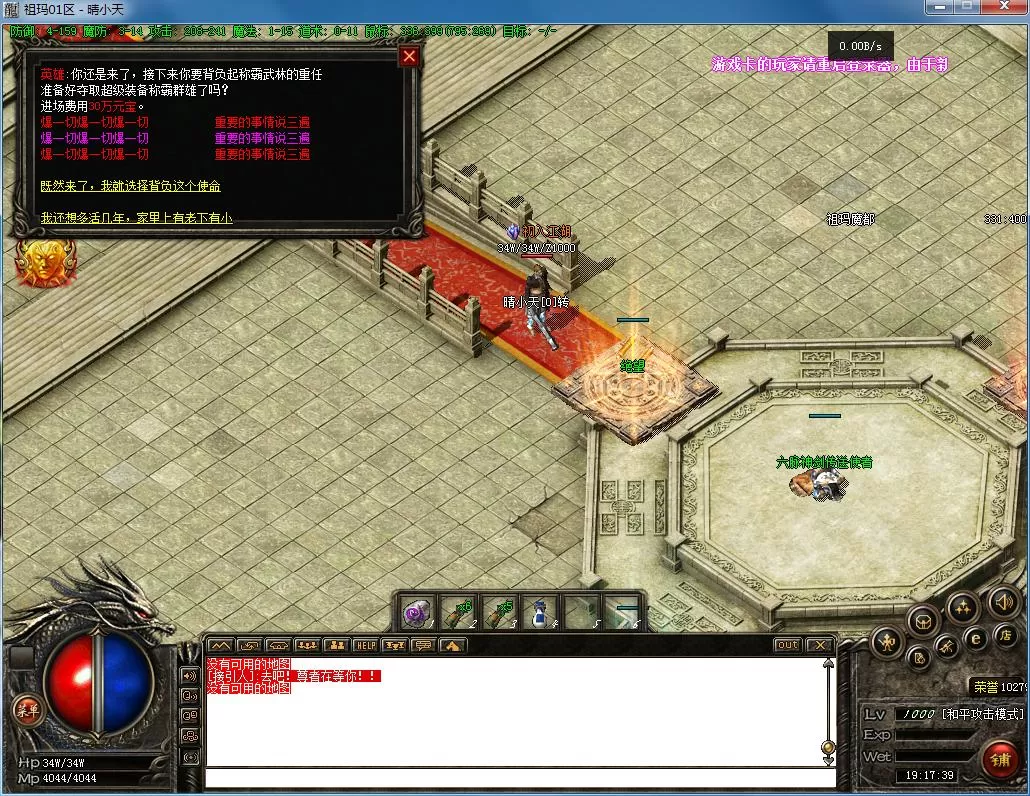Toggle the round speaker sound button

(1003, 602)
